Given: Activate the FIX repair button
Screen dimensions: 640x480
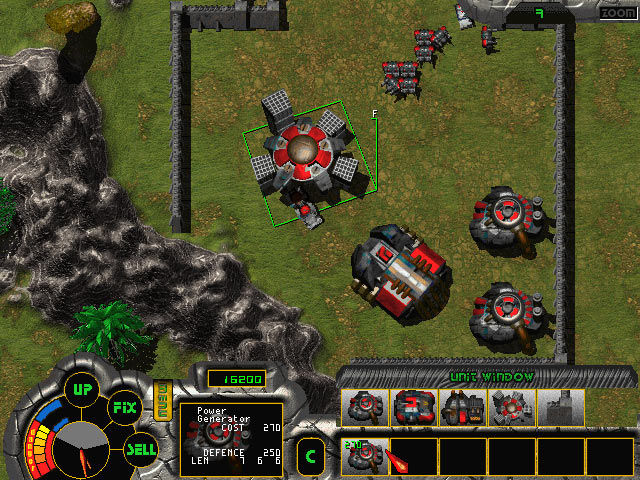Looking at the screenshot, I should click(x=123, y=407).
